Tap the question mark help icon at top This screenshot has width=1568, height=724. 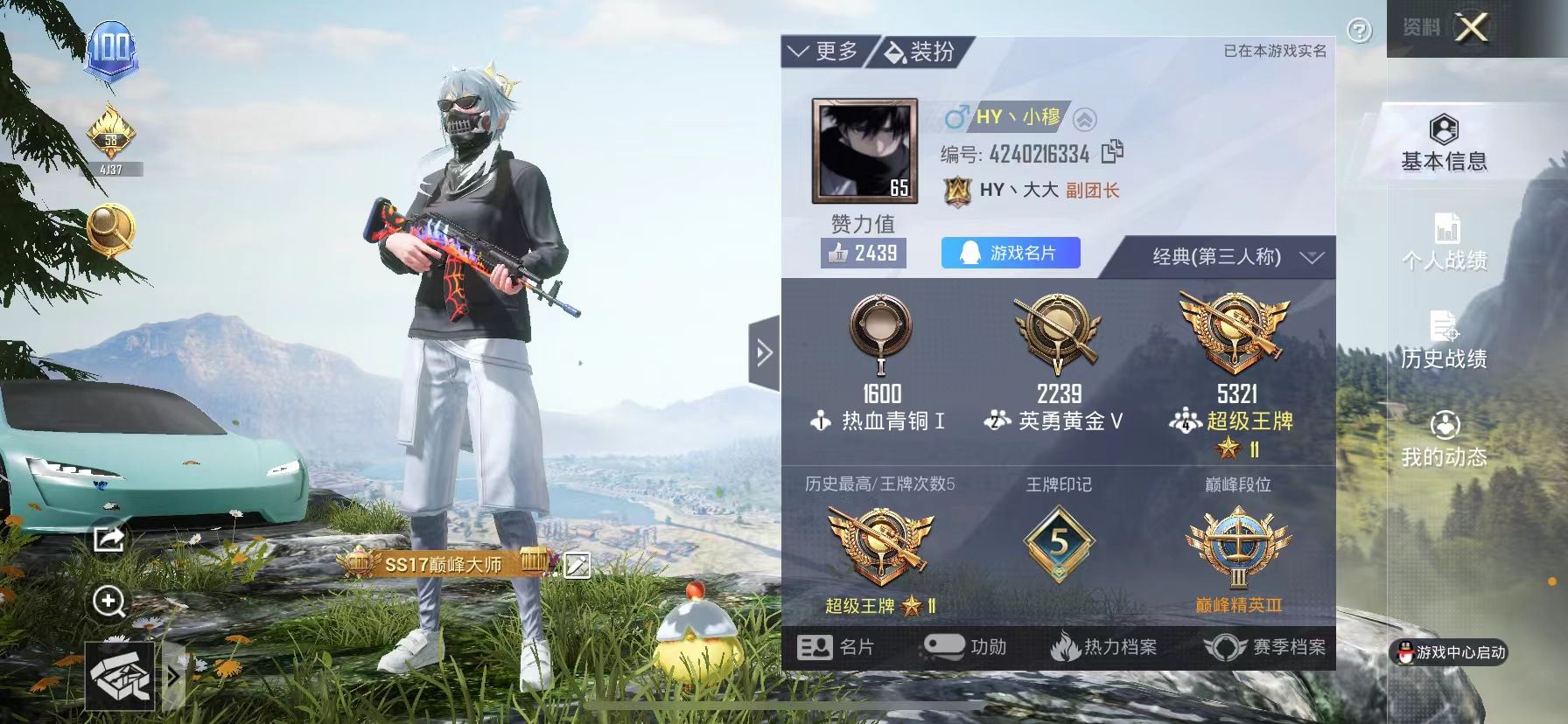1360,30
